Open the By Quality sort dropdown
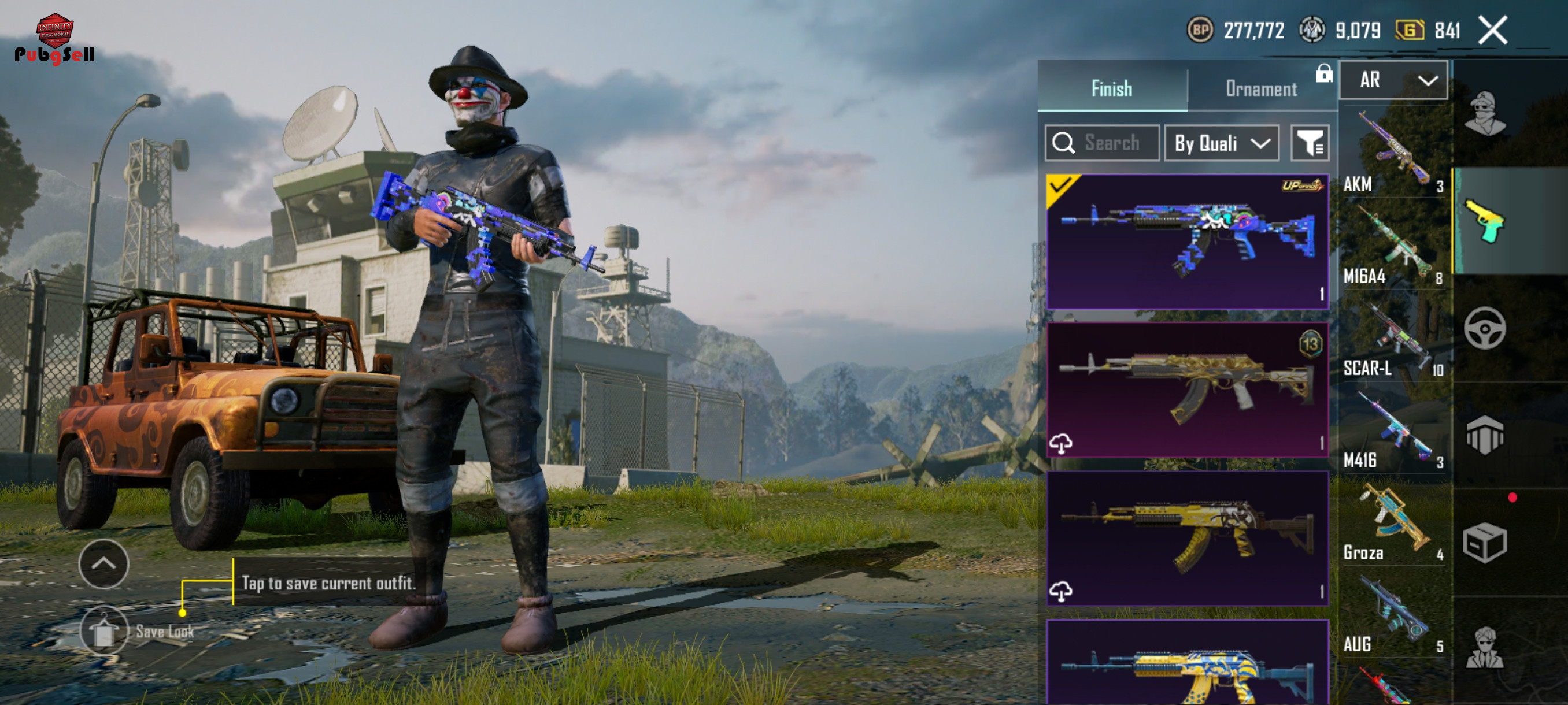This screenshot has width=1568, height=705. pos(1221,143)
